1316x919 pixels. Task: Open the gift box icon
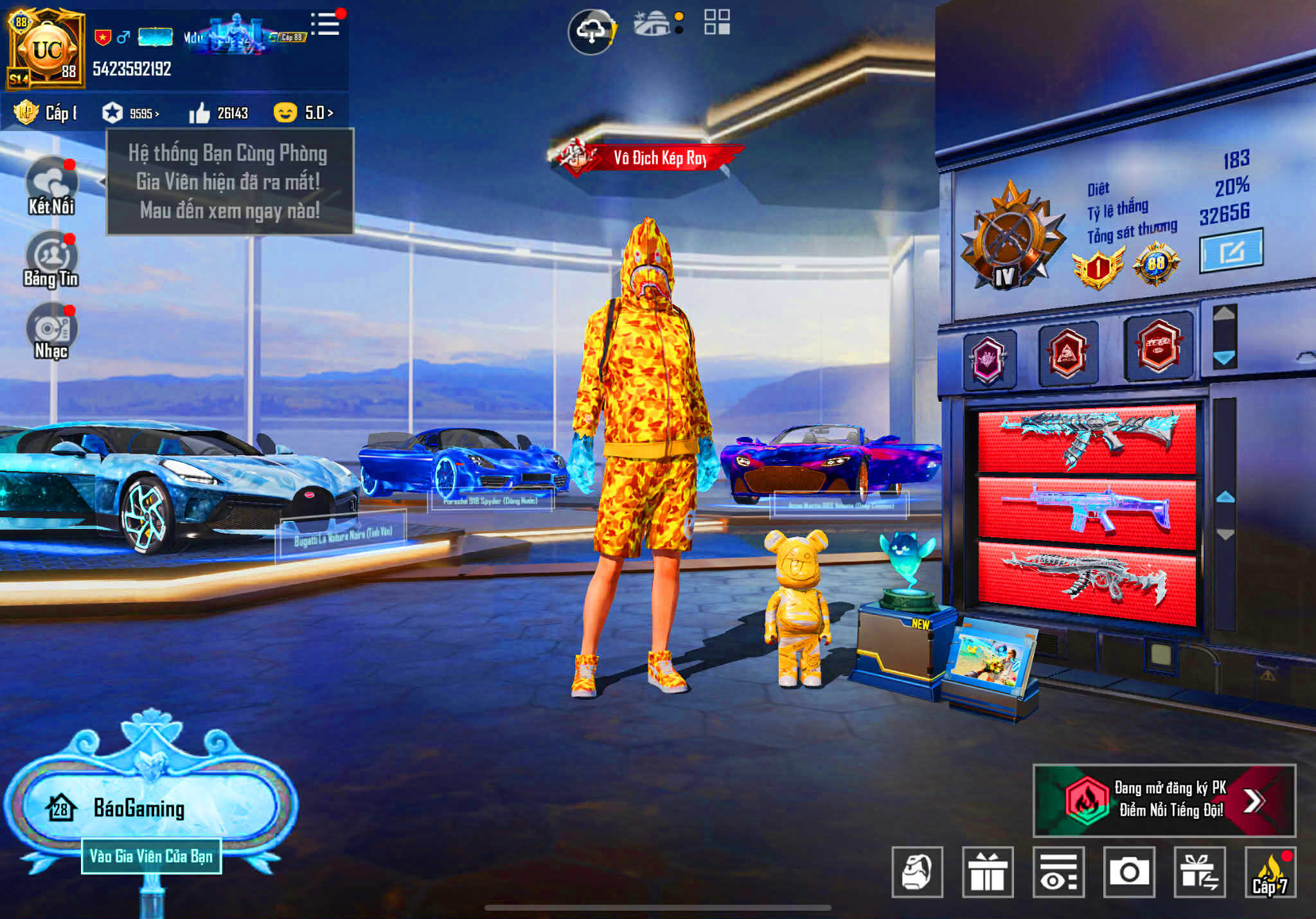click(x=988, y=872)
